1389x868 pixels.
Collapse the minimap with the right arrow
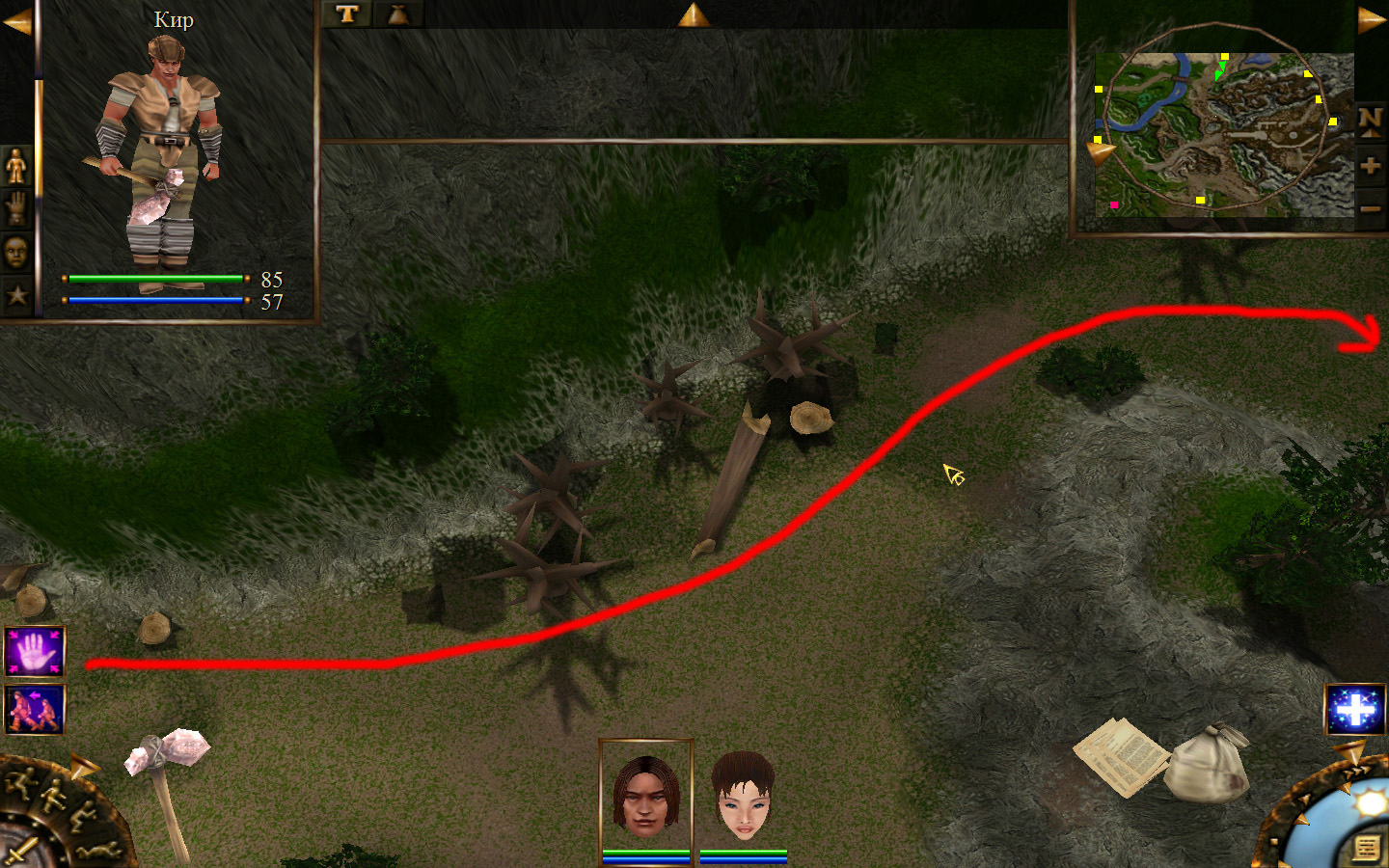pyautogui.click(x=1372, y=19)
